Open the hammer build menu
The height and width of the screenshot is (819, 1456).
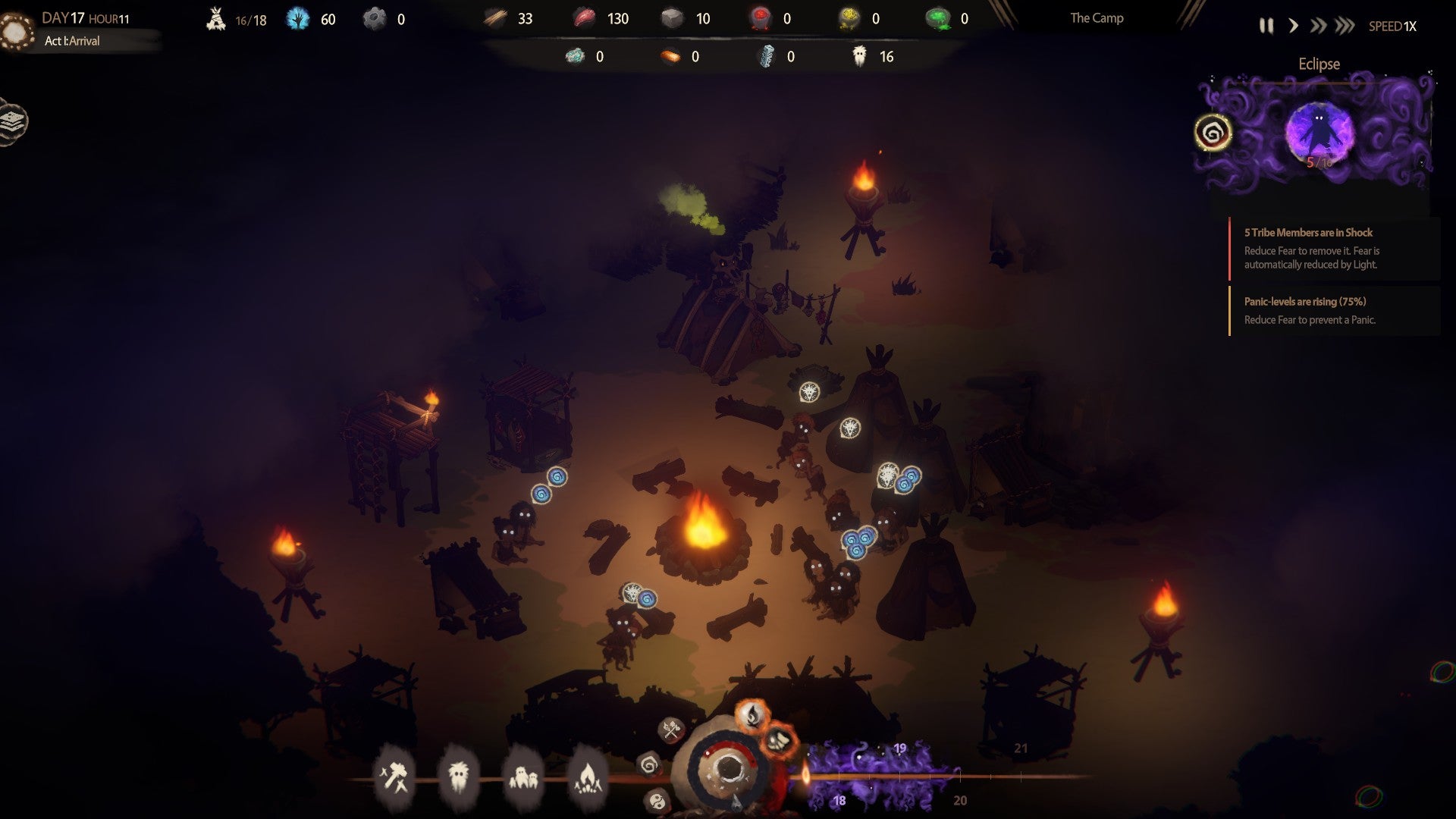(x=394, y=777)
